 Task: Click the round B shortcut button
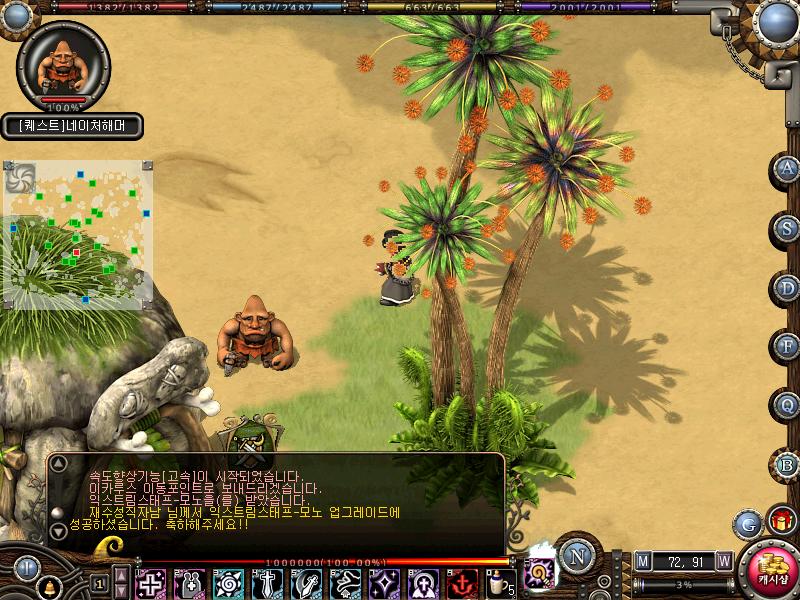point(787,465)
